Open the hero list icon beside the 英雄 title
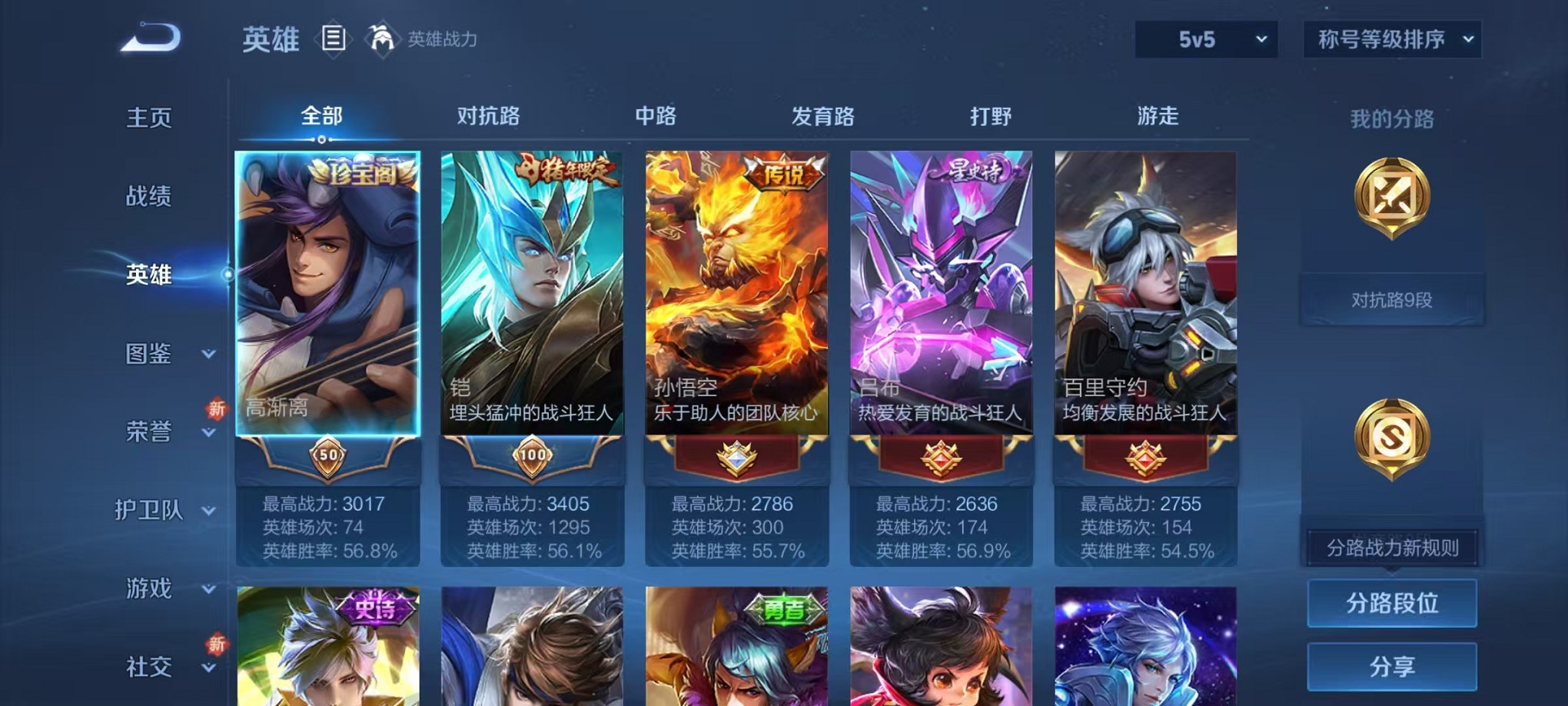The width and height of the screenshot is (1568, 706). tap(334, 38)
